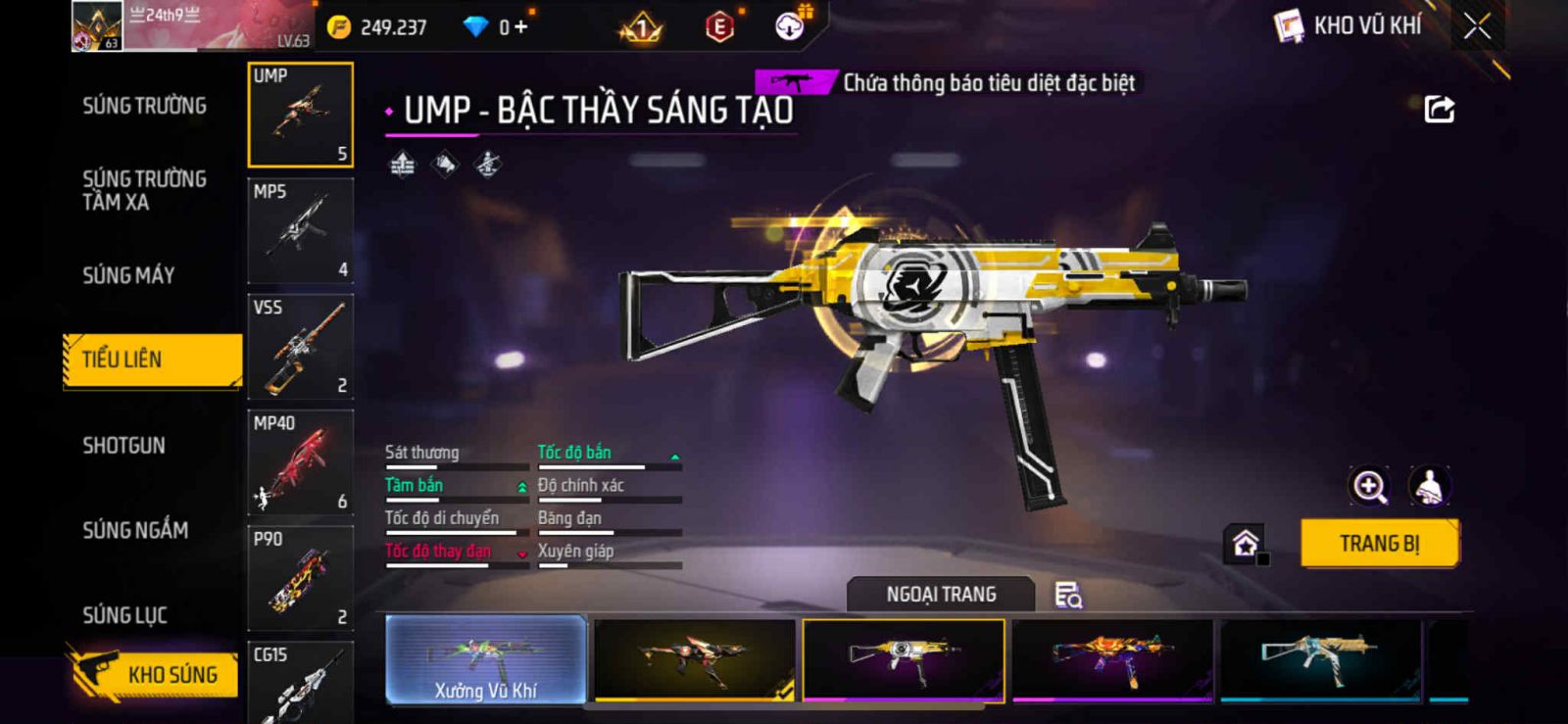The image size is (1568, 724).
Task: Switch to Súng Lục category
Action: (x=124, y=615)
